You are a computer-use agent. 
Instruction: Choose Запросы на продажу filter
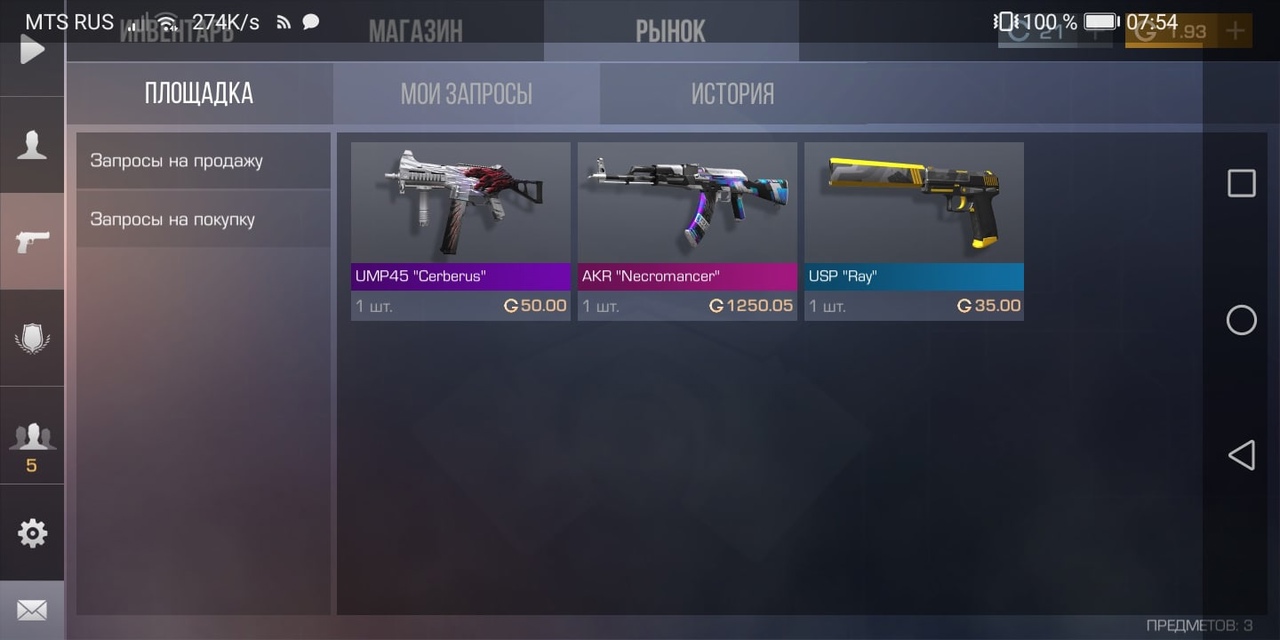pos(203,161)
